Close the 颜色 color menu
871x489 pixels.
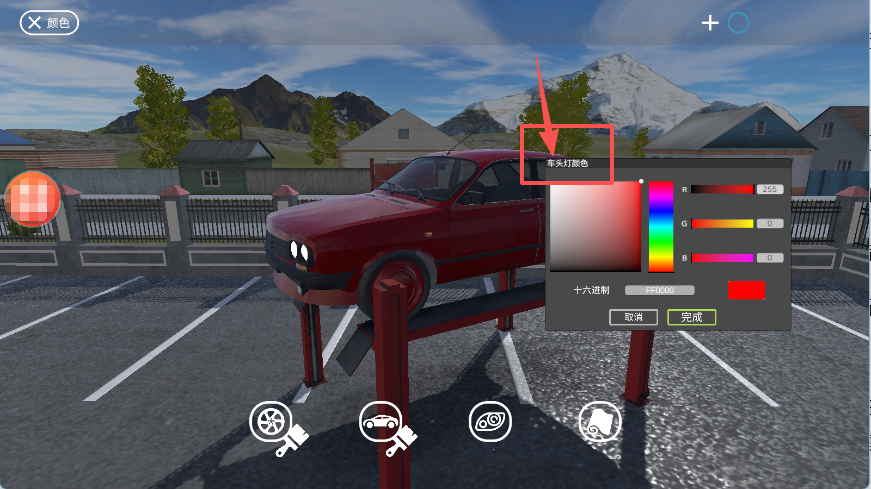coord(34,22)
